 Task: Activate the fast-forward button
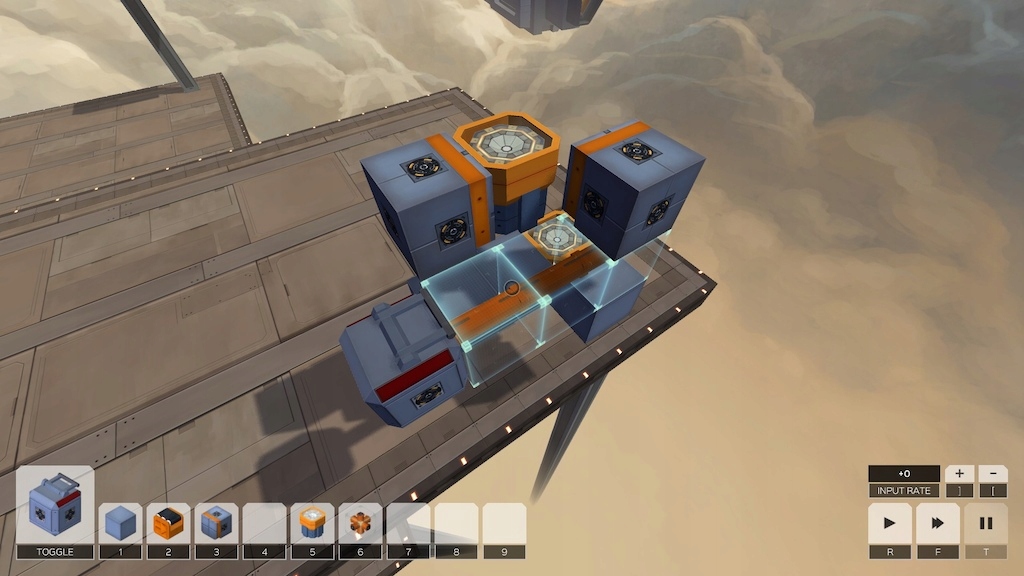pos(938,523)
